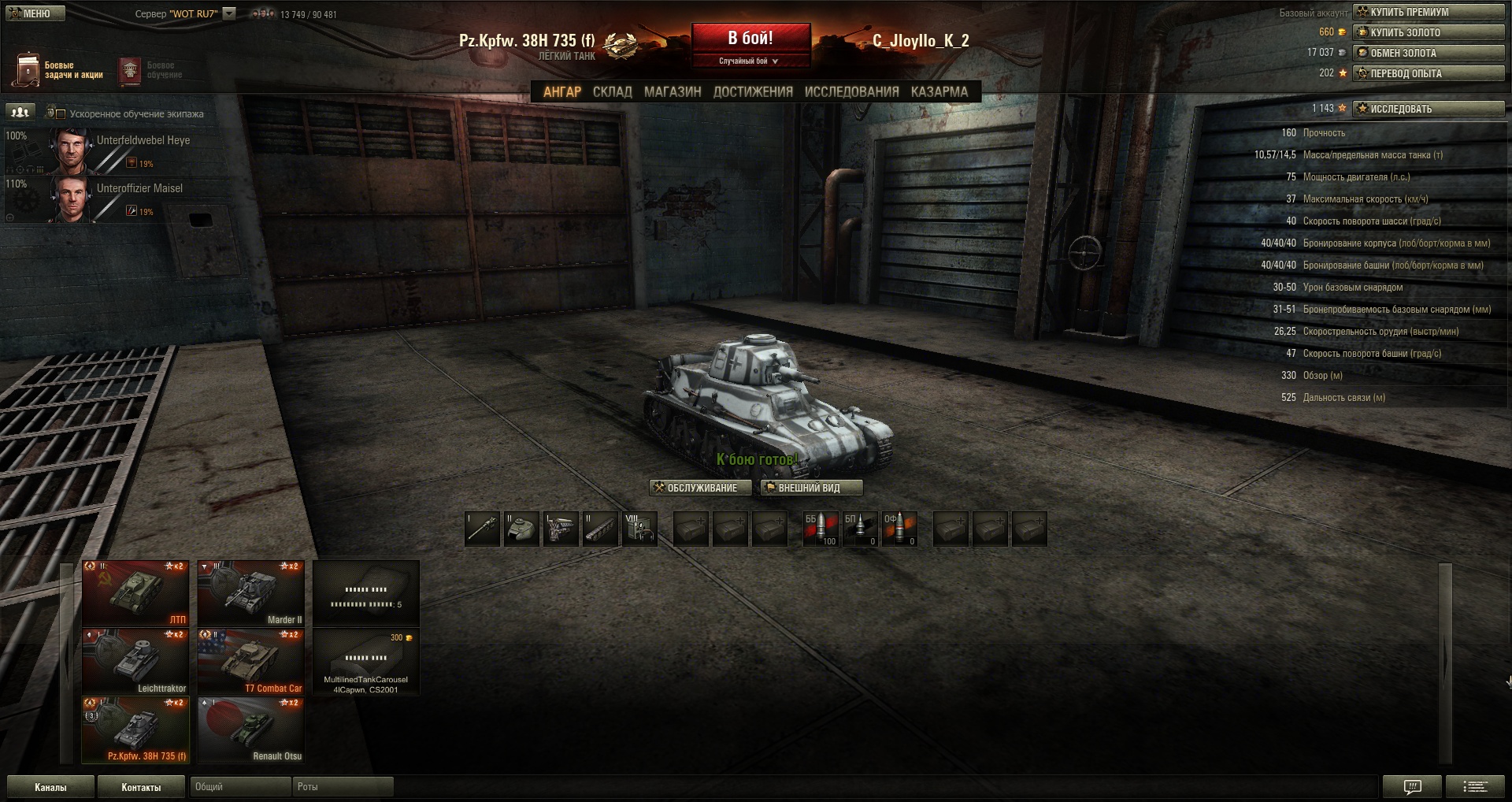Open ВНЕШНИЙ ВИД customization
This screenshot has width=1512, height=802.
click(811, 488)
